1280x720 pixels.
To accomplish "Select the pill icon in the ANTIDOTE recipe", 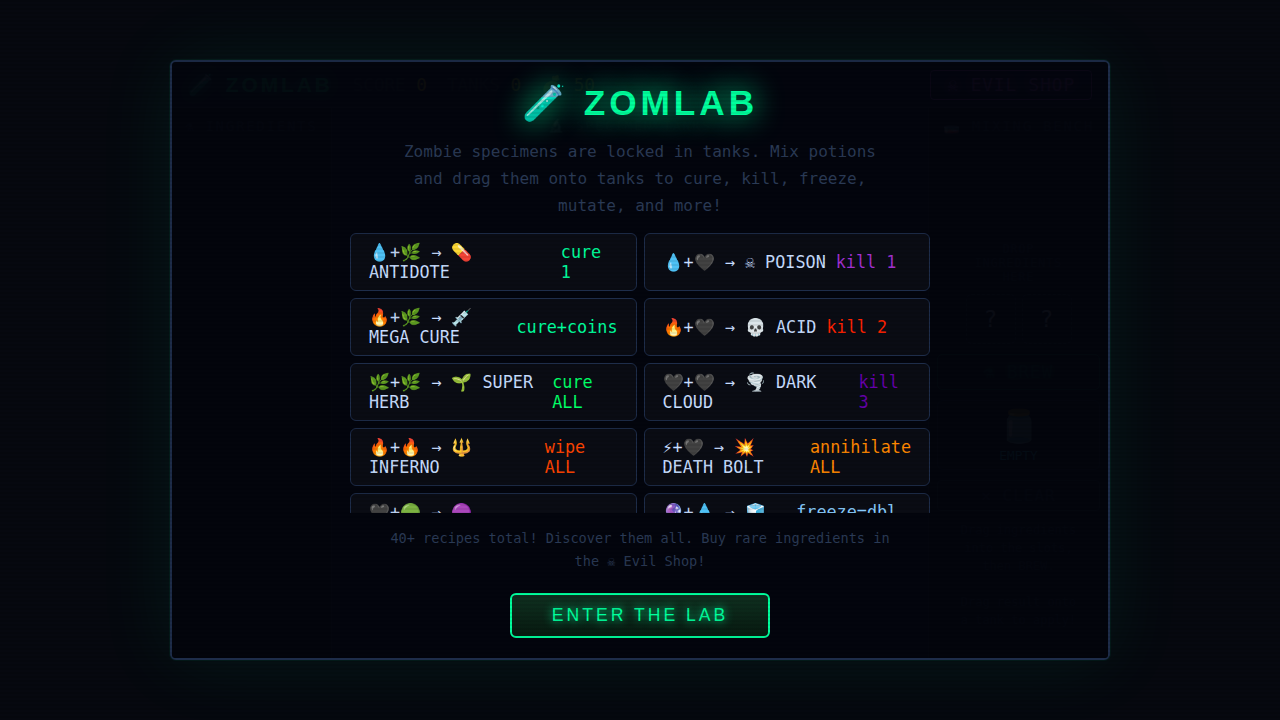I will pyautogui.click(x=460, y=253).
